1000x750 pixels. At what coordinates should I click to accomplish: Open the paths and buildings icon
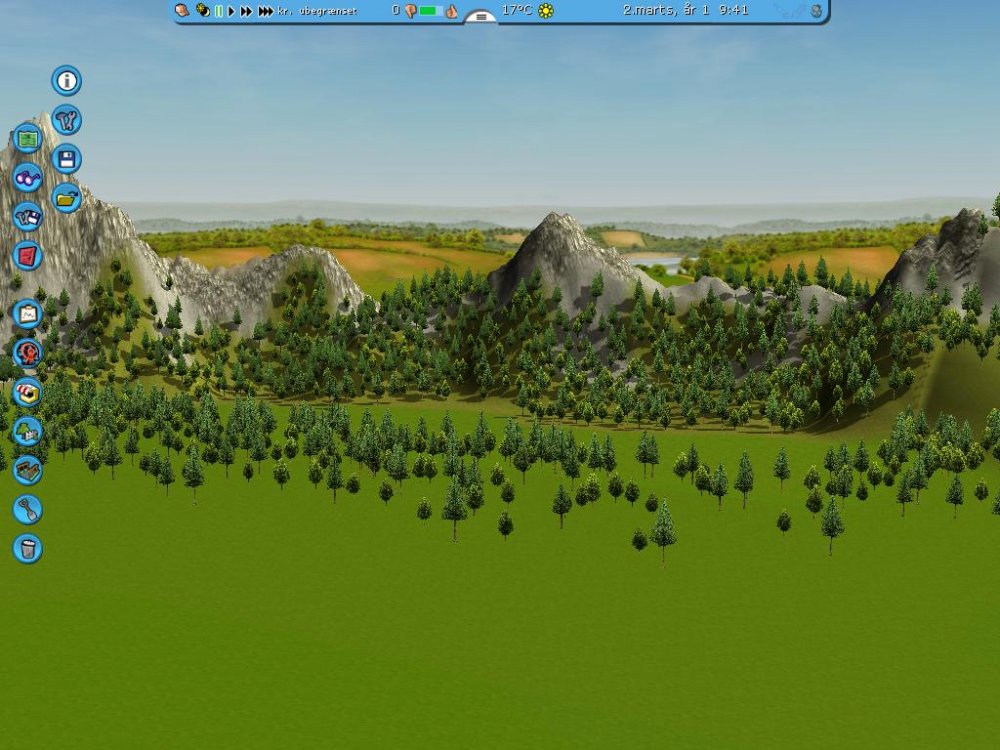click(x=28, y=470)
